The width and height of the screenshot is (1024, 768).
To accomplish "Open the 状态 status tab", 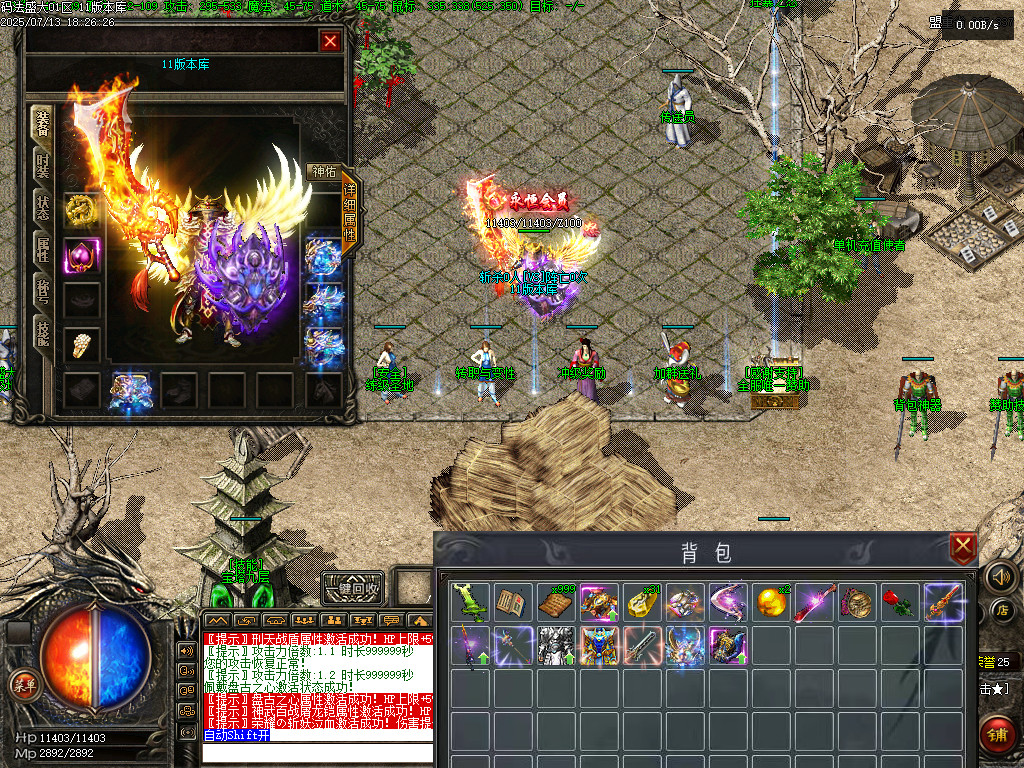I will 43,208.
